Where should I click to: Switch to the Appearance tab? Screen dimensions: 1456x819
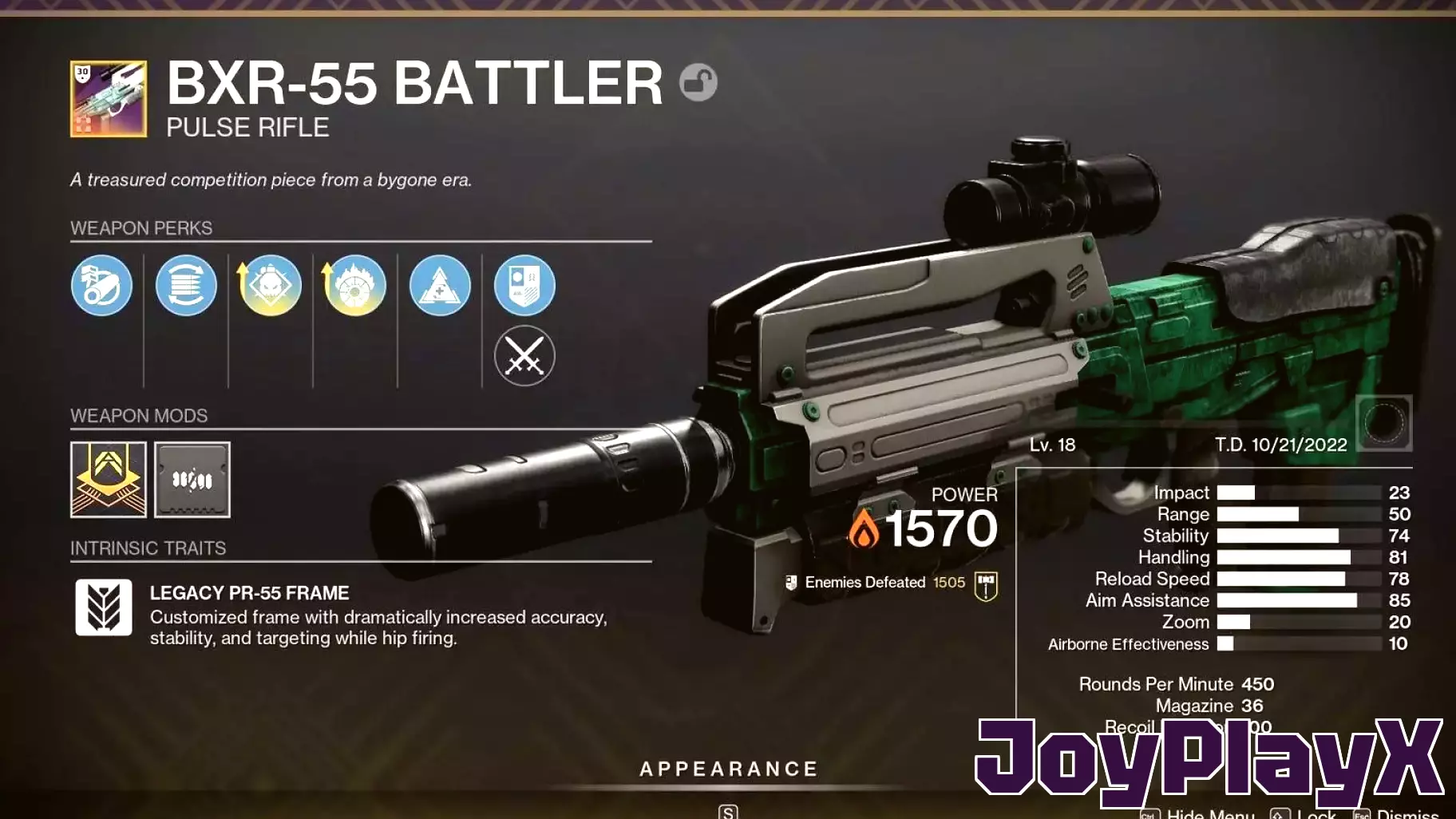(x=727, y=768)
